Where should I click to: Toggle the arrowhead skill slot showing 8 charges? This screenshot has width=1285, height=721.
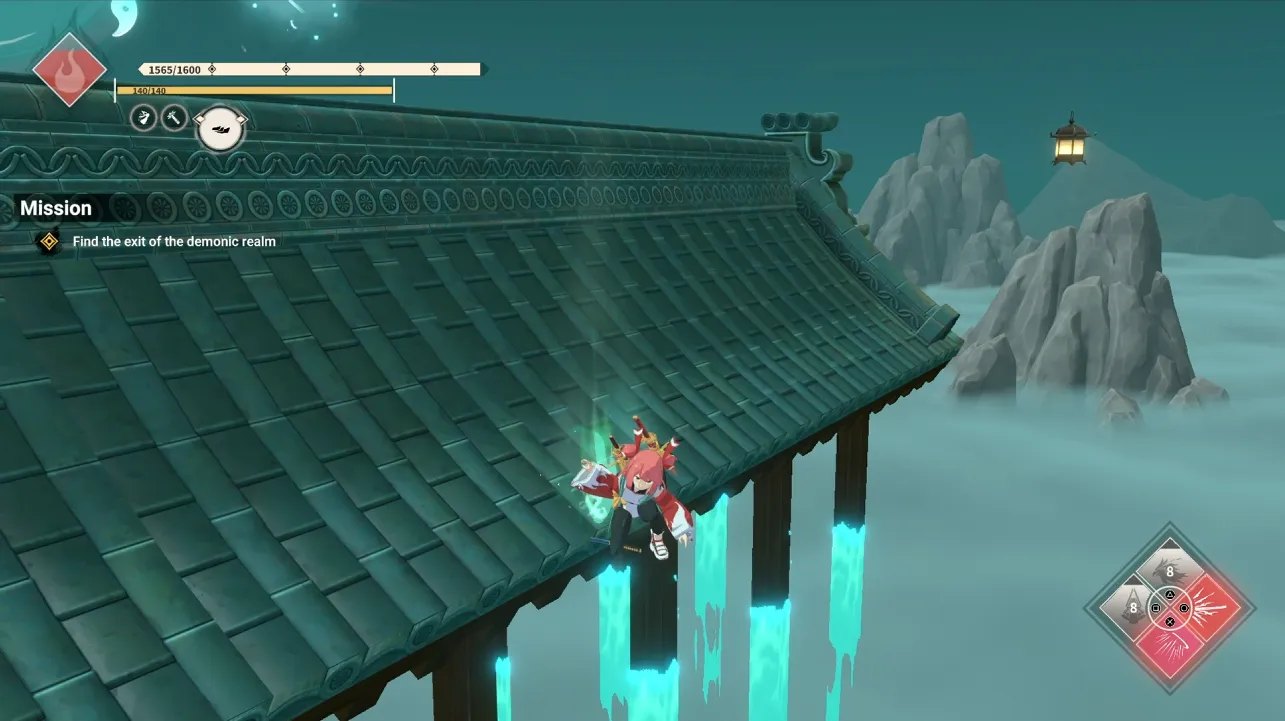(x=1132, y=606)
